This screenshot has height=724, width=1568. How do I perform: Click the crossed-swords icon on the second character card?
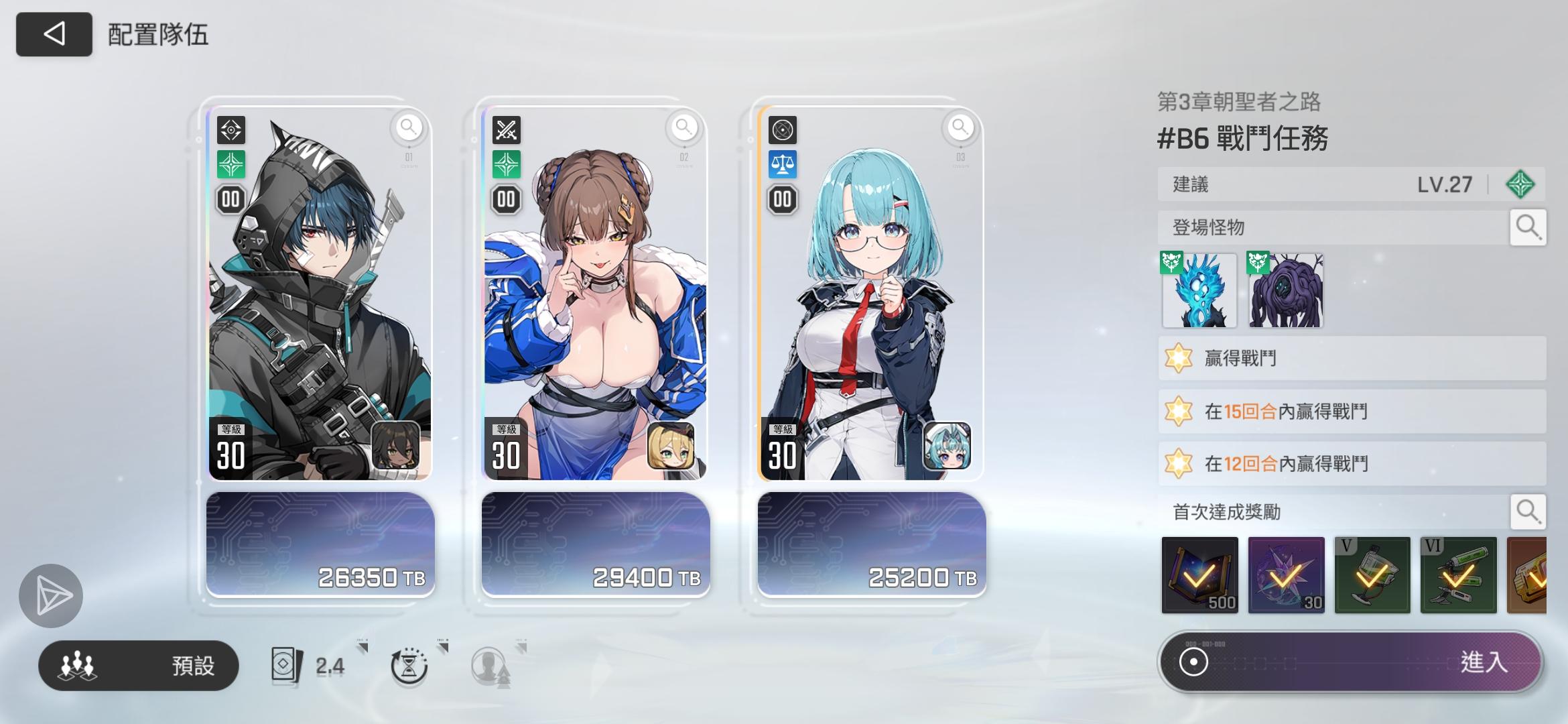tap(506, 130)
